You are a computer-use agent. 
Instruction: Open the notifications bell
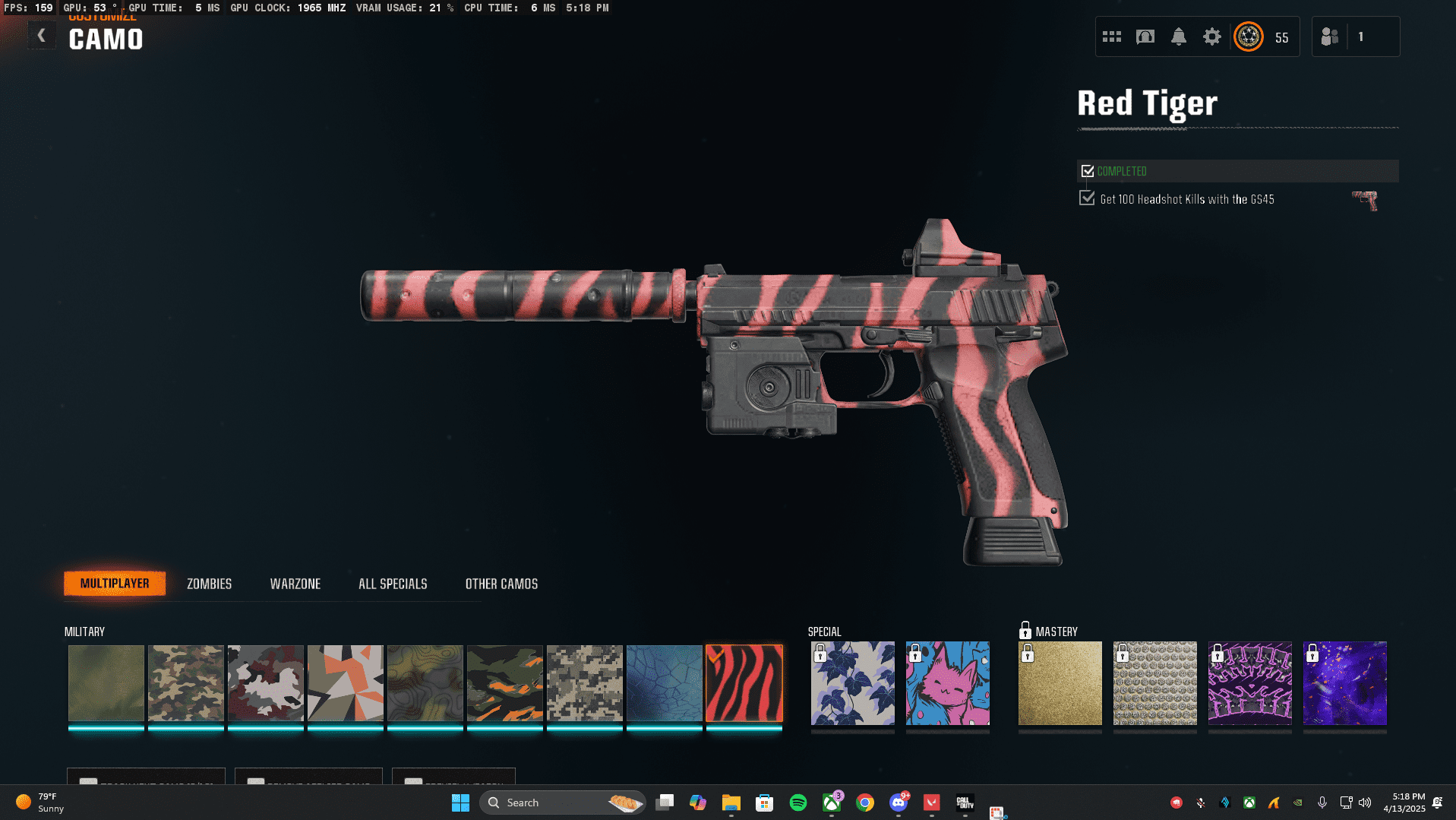pyautogui.click(x=1178, y=36)
